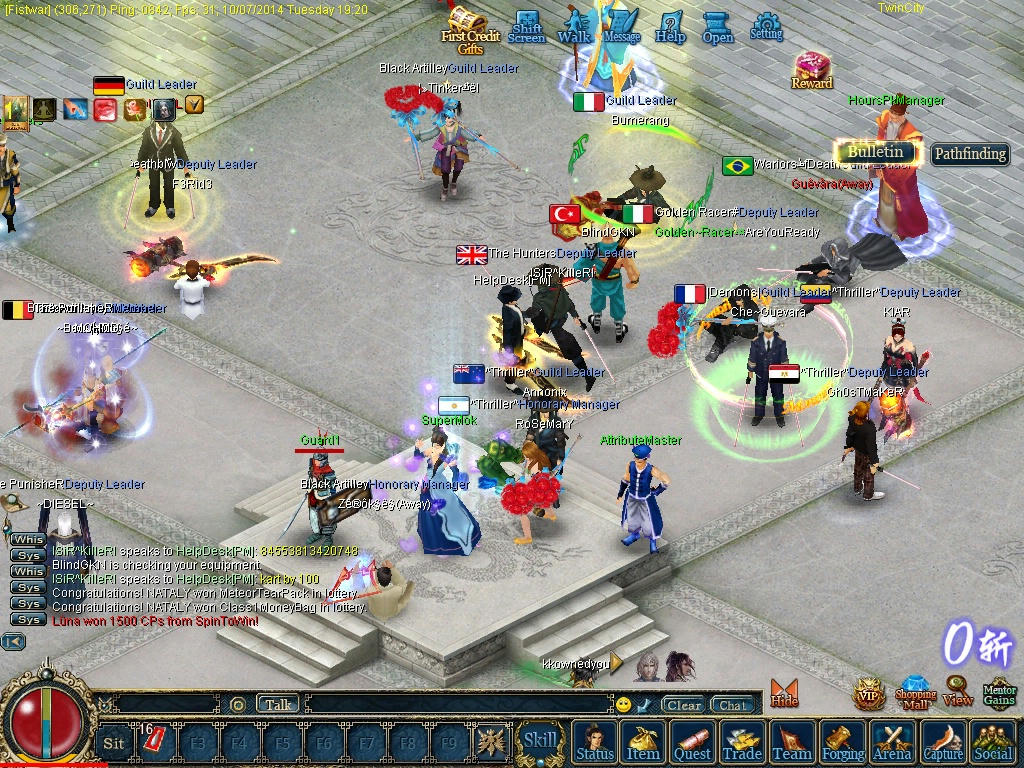Open the Bulletin board

876,152
